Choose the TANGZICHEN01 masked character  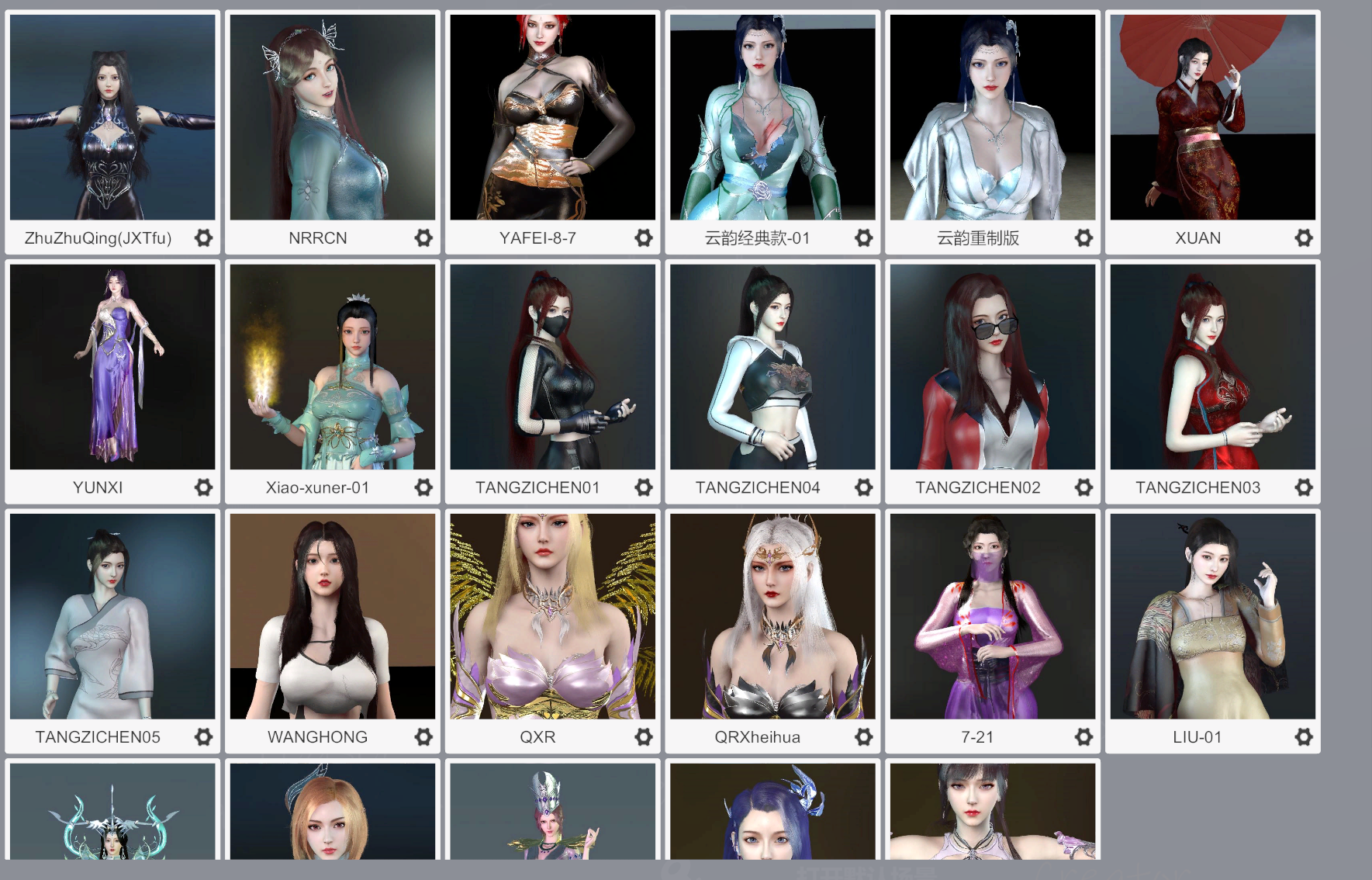553,367
